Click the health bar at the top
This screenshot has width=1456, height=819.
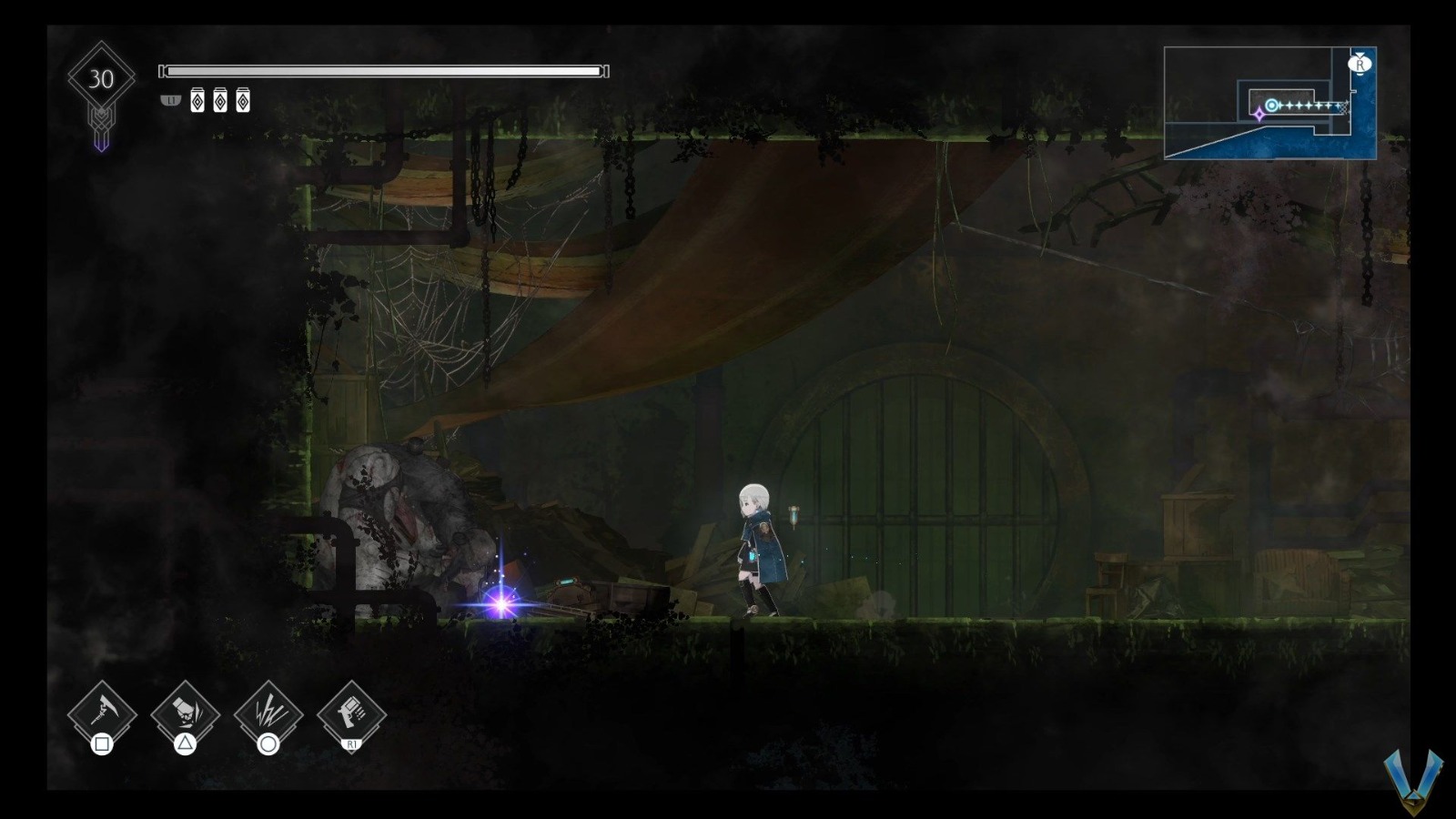382,68
